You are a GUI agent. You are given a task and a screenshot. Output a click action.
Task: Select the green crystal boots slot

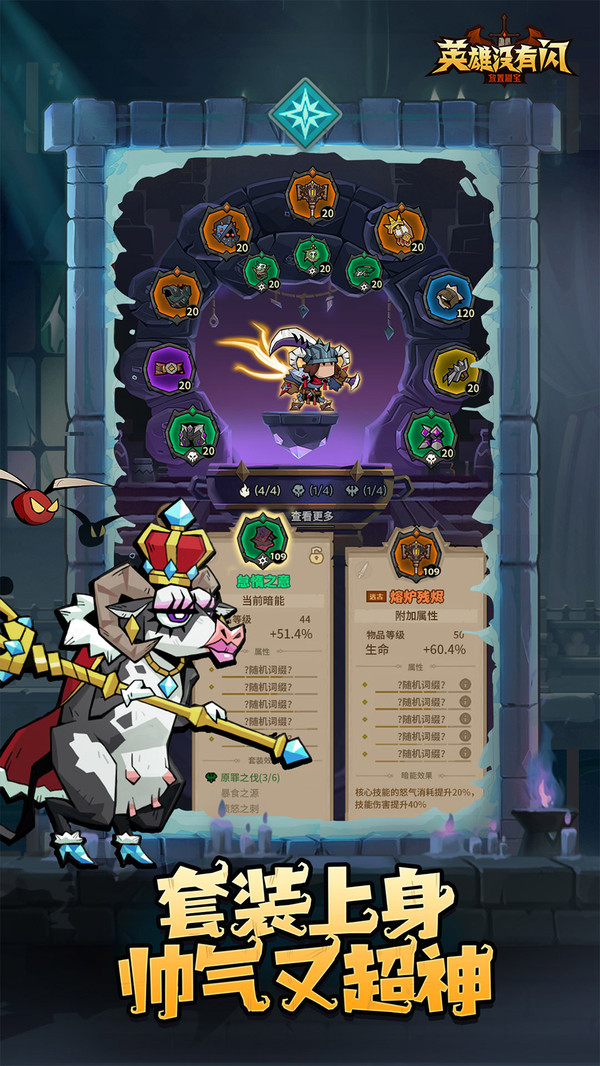click(432, 435)
